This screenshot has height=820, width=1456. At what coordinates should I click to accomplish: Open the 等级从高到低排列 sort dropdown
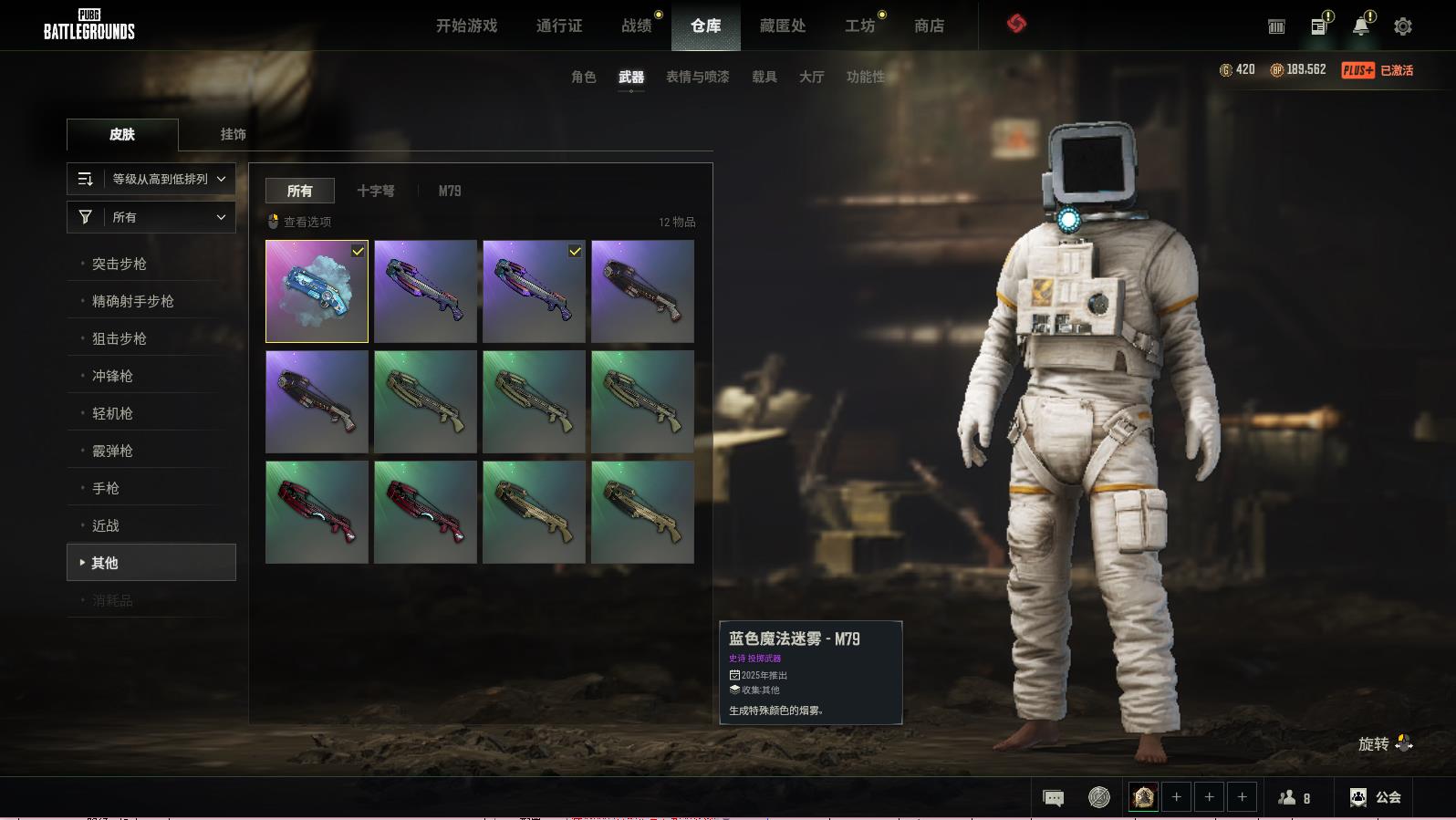(151, 179)
